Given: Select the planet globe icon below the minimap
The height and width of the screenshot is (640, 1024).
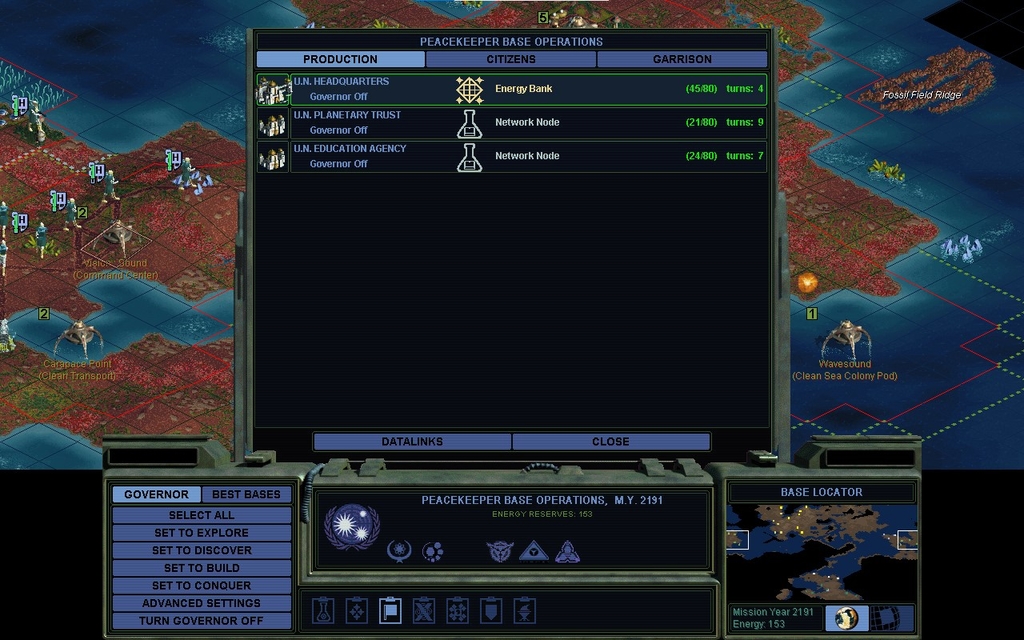Looking at the screenshot, I should 847,617.
